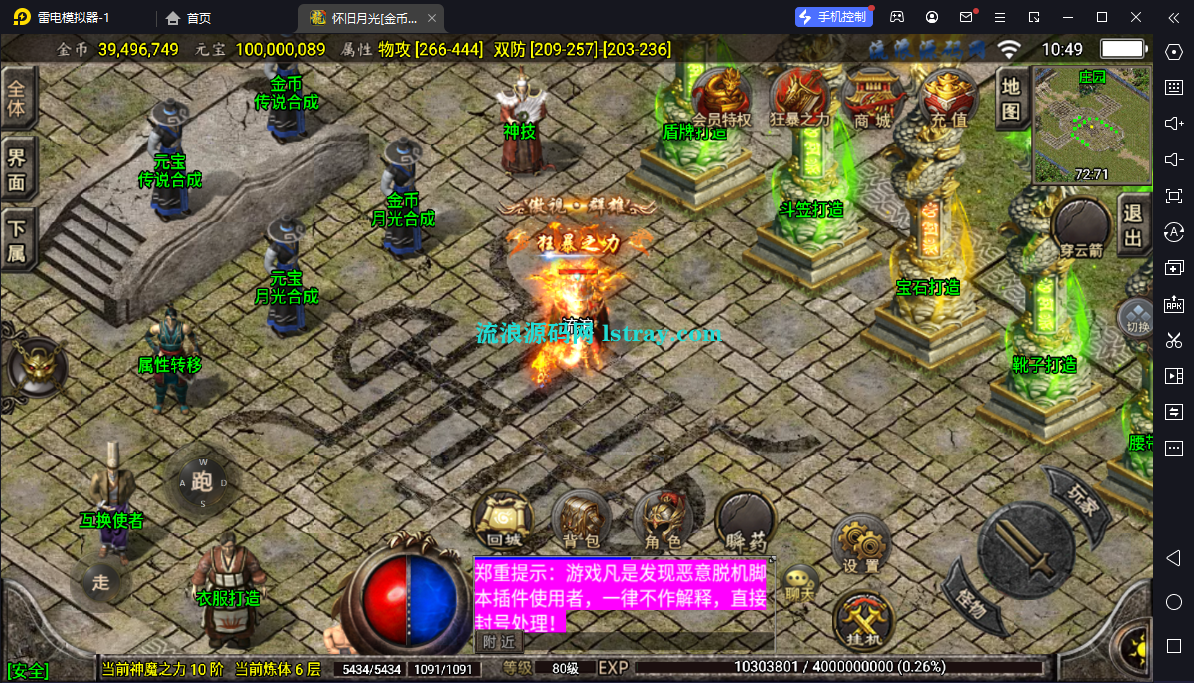
Task: Click the 地图 map button
Action: (1011, 100)
